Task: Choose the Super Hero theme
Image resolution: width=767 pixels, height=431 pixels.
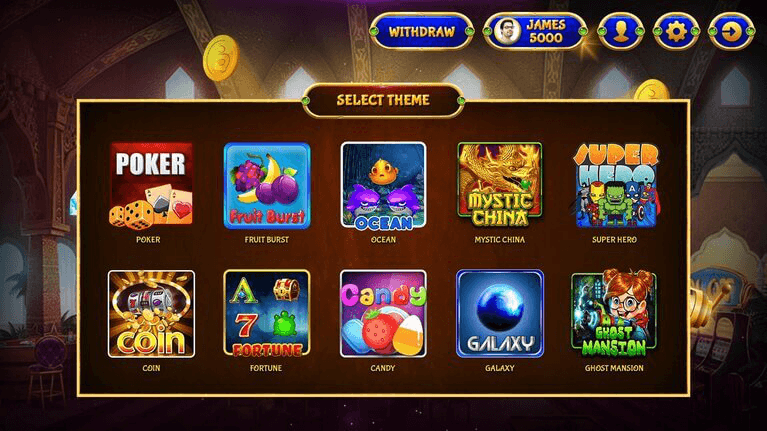Action: pyautogui.click(x=616, y=186)
